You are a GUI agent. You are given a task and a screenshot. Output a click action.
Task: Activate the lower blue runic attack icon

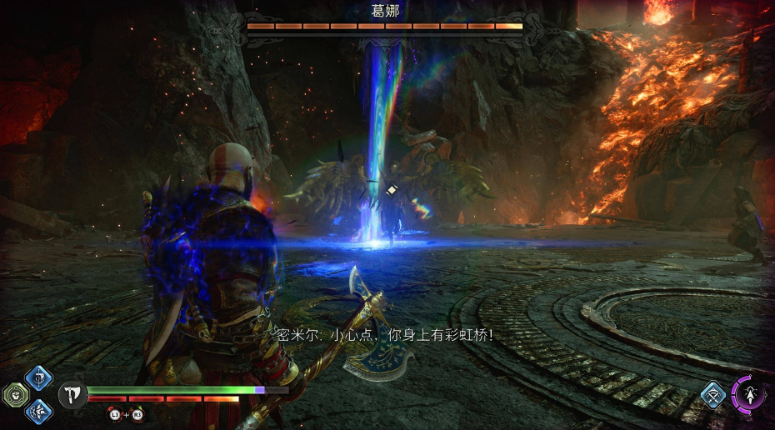(x=39, y=409)
